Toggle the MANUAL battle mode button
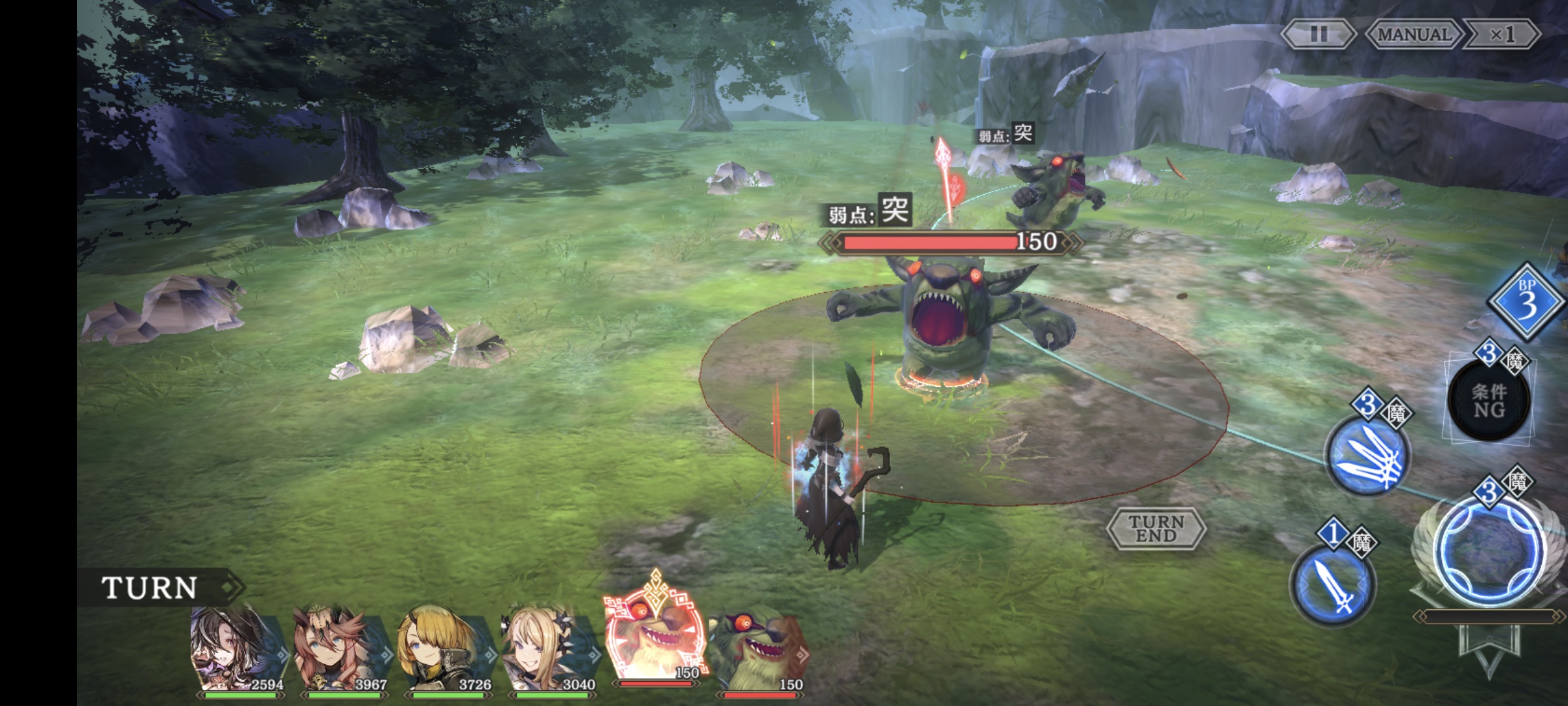 [1413, 34]
